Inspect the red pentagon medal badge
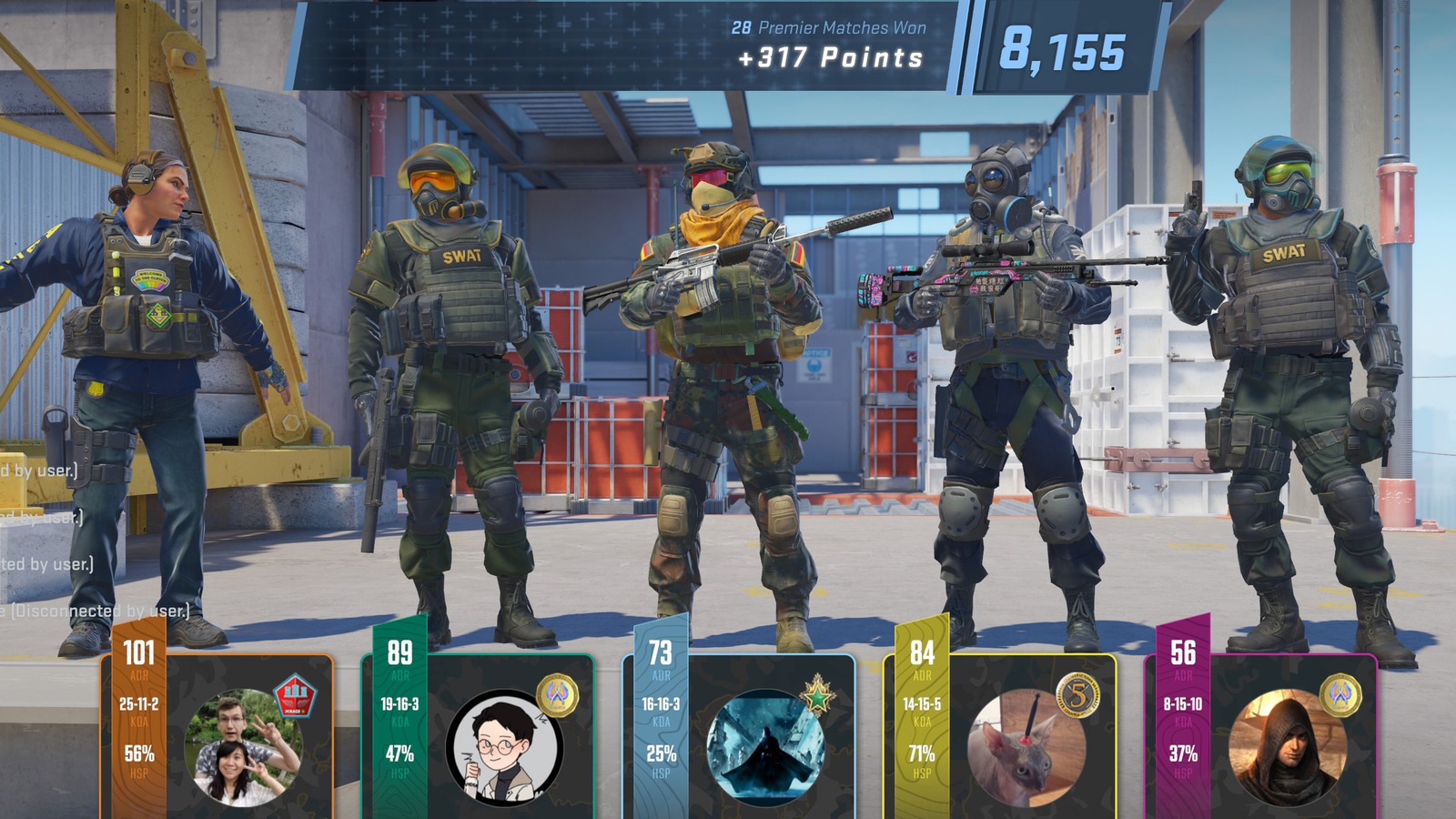The width and height of the screenshot is (1456, 819). [x=294, y=696]
